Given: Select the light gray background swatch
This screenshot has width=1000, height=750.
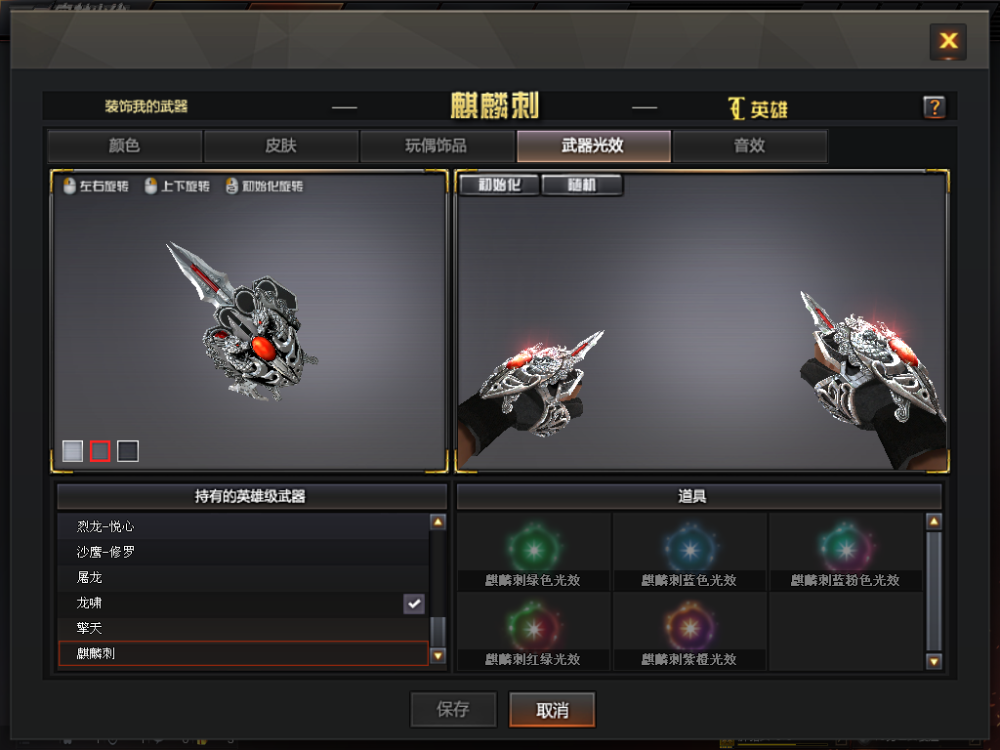Looking at the screenshot, I should pyautogui.click(x=72, y=451).
